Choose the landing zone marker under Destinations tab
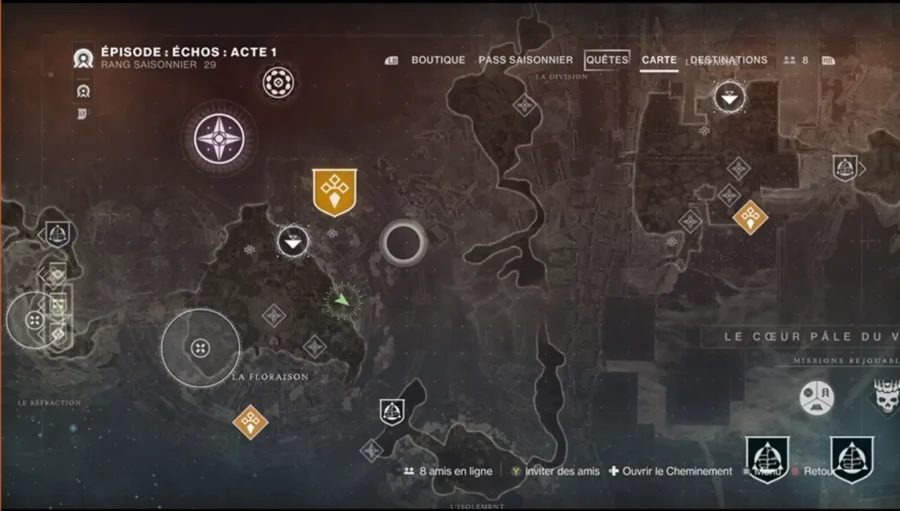The height and width of the screenshot is (511, 900). [x=730, y=97]
